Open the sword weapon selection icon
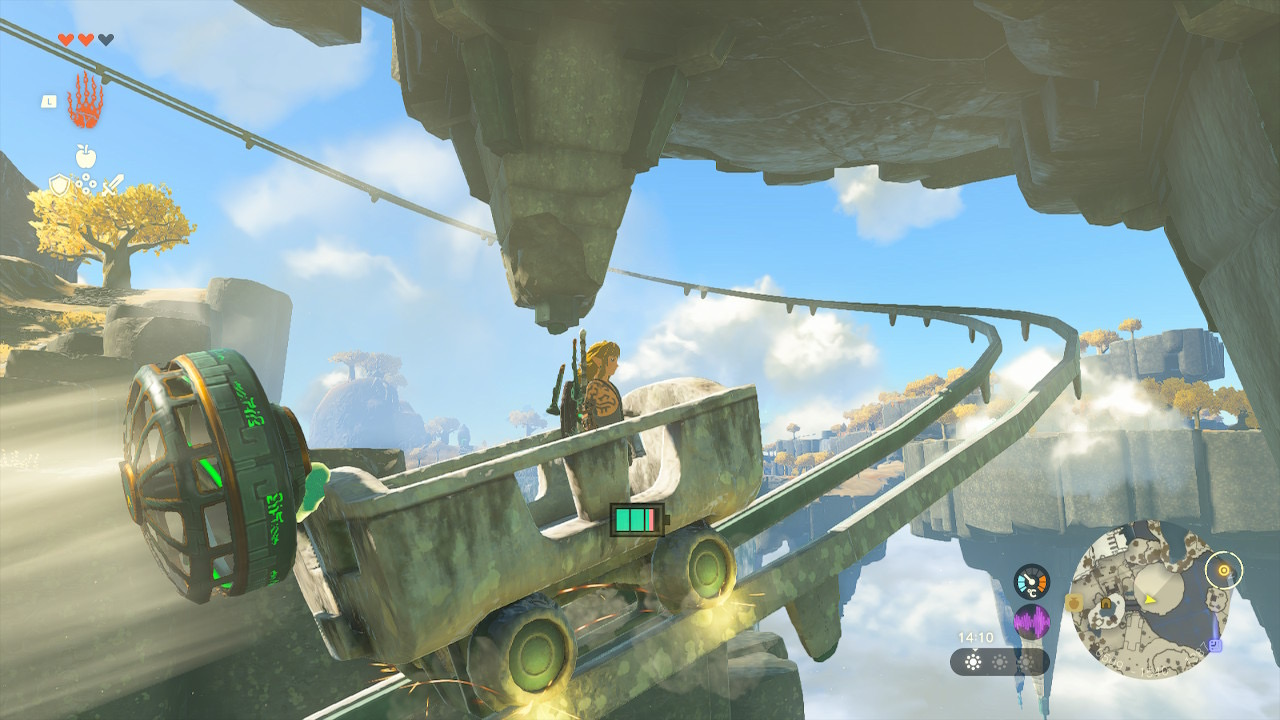1280x720 pixels. coord(112,184)
